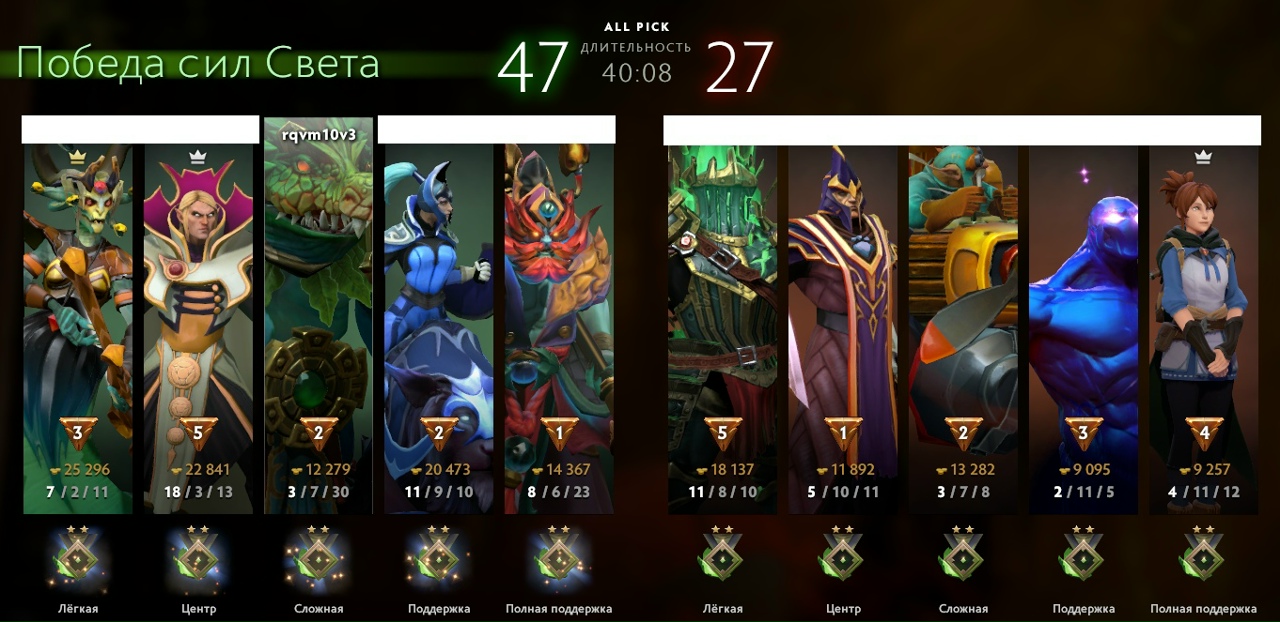Select Luna's hero card with 20 473 gold

438,320
